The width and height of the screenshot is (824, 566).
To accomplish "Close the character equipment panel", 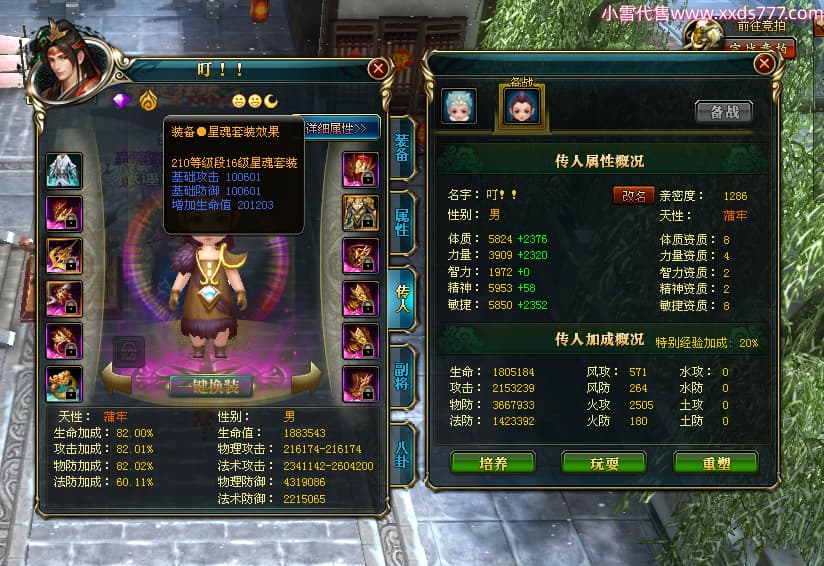I will click(x=378, y=68).
